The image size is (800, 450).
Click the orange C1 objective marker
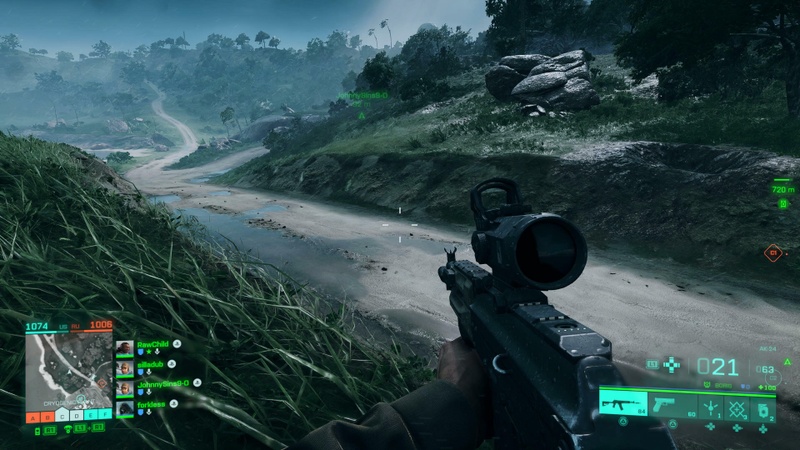(x=772, y=253)
